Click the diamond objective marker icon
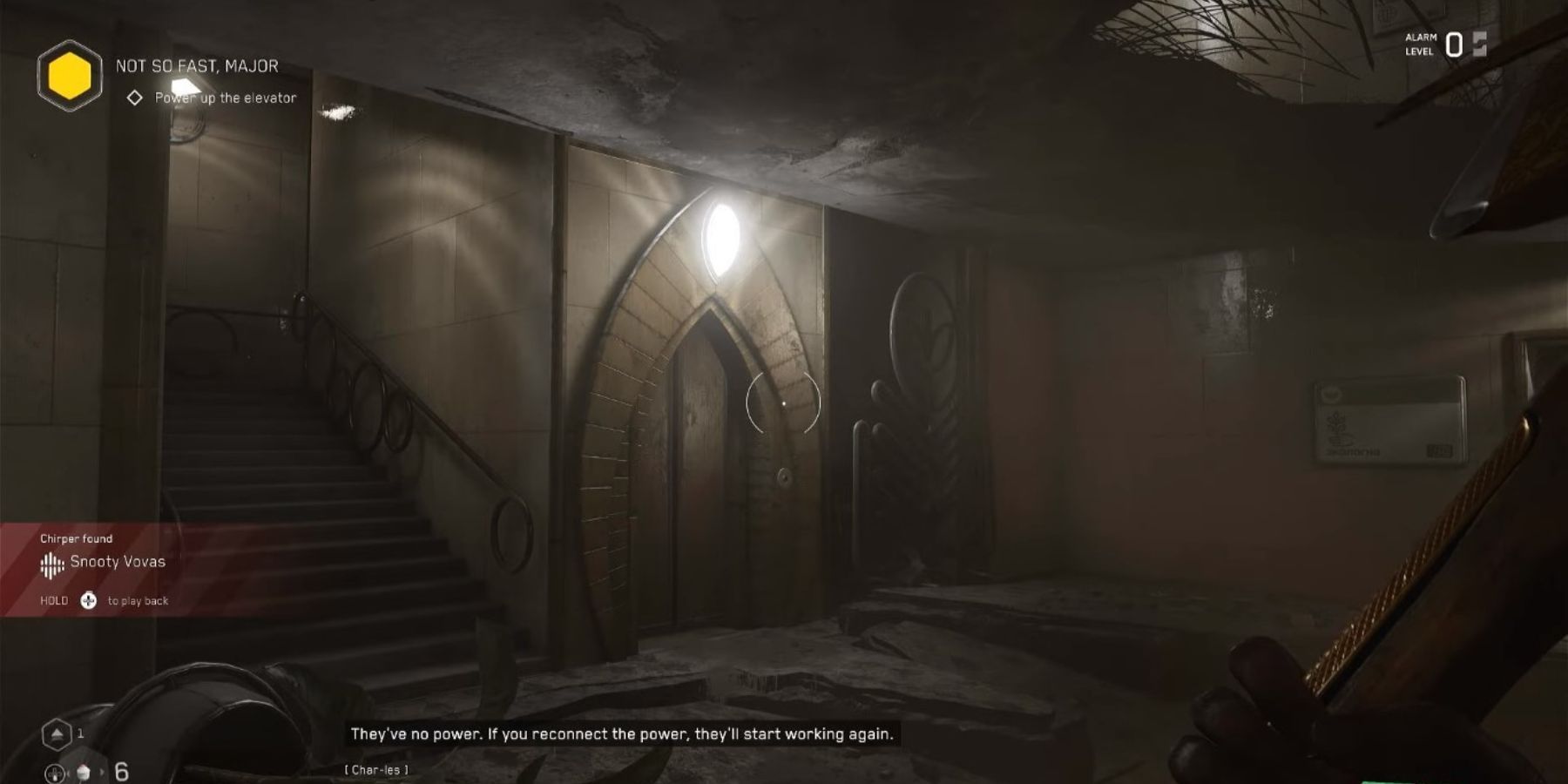Image resolution: width=1568 pixels, height=784 pixels. click(x=134, y=98)
